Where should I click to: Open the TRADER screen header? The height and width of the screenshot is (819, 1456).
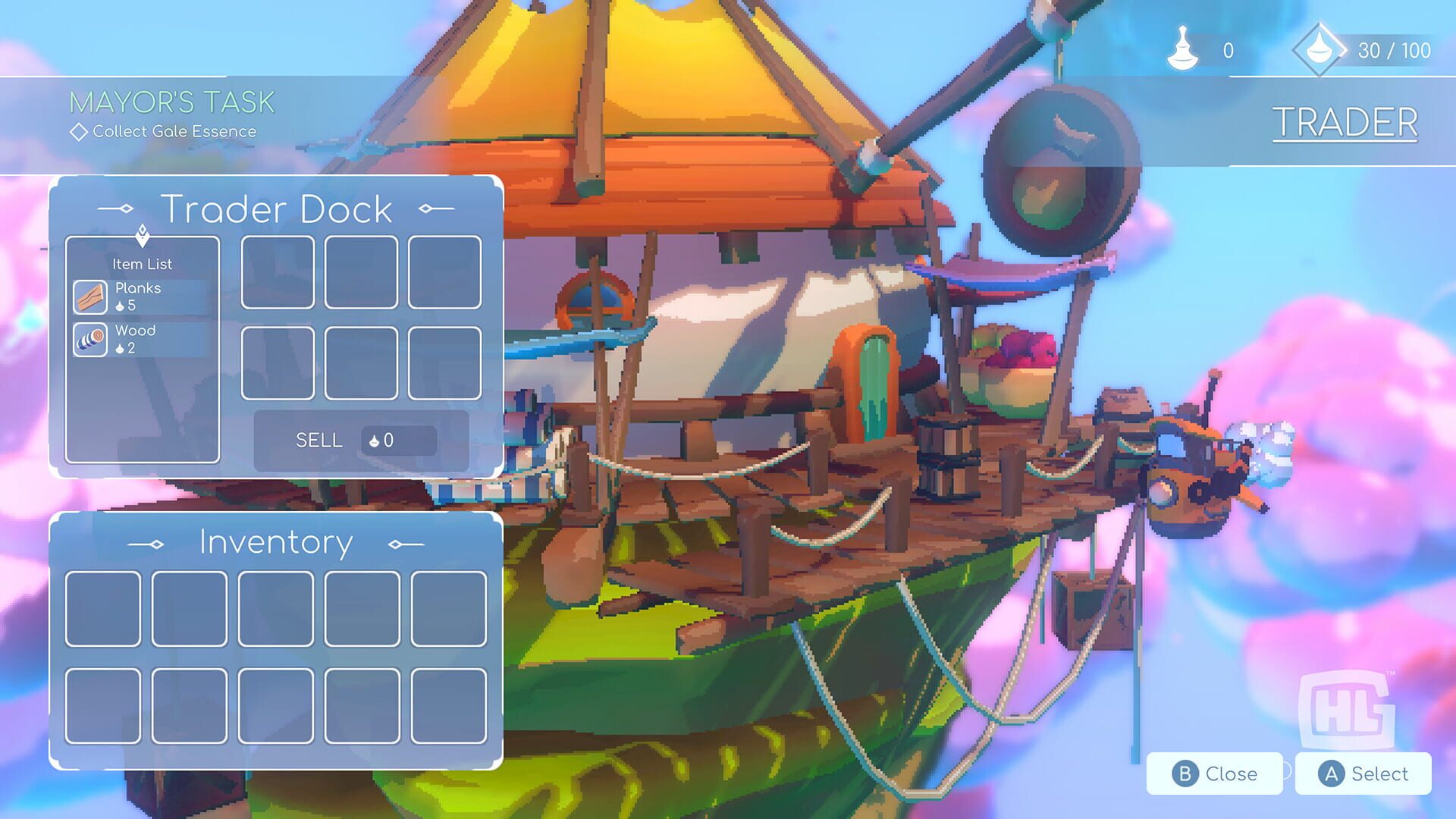pos(1346,121)
